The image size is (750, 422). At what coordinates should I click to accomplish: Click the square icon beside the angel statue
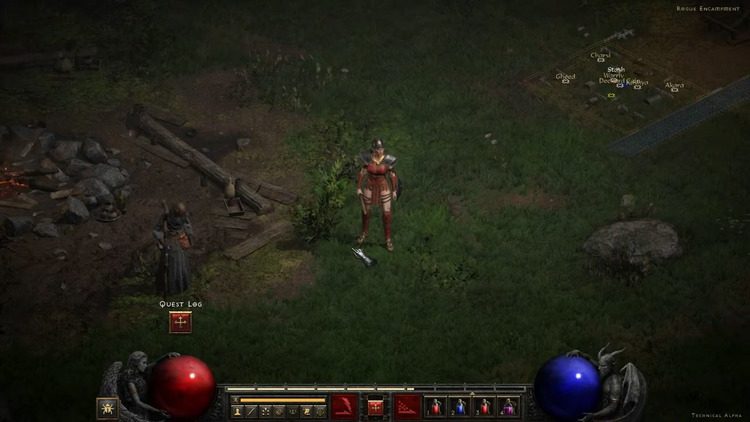[x=106, y=407]
